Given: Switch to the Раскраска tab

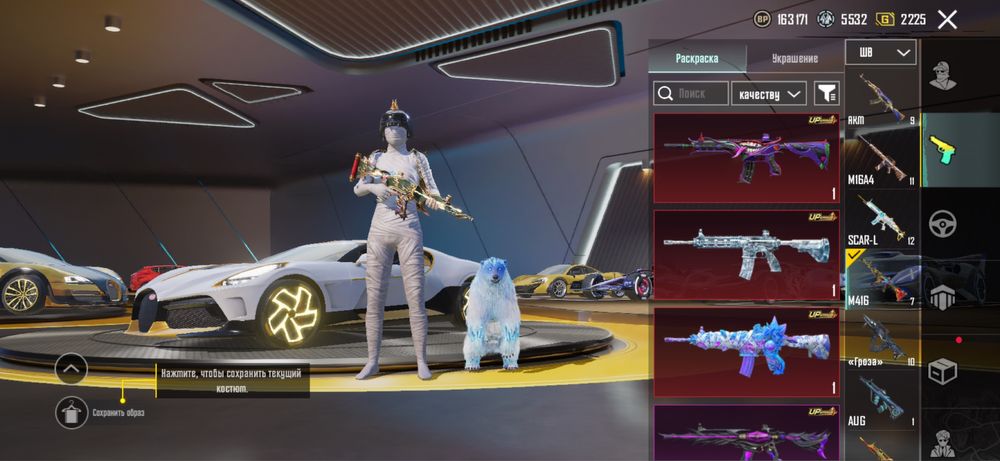Looking at the screenshot, I should (696, 58).
